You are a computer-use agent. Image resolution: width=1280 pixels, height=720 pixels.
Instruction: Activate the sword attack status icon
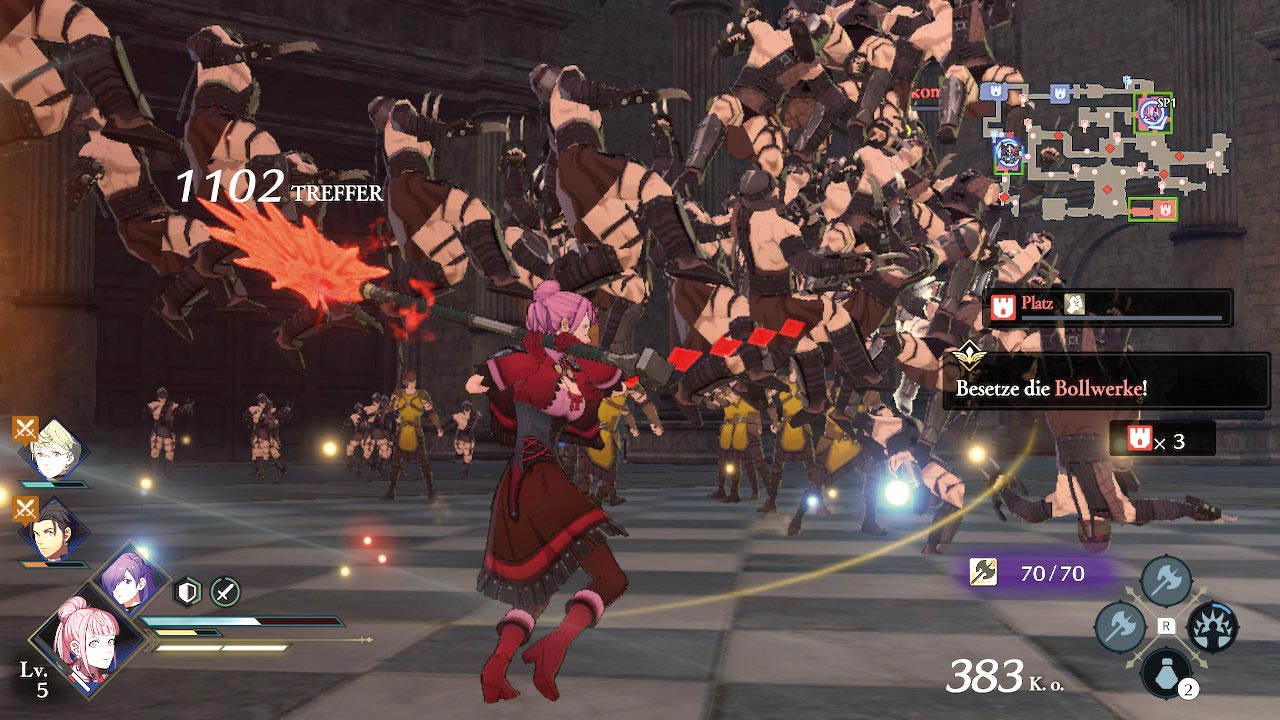pos(225,592)
